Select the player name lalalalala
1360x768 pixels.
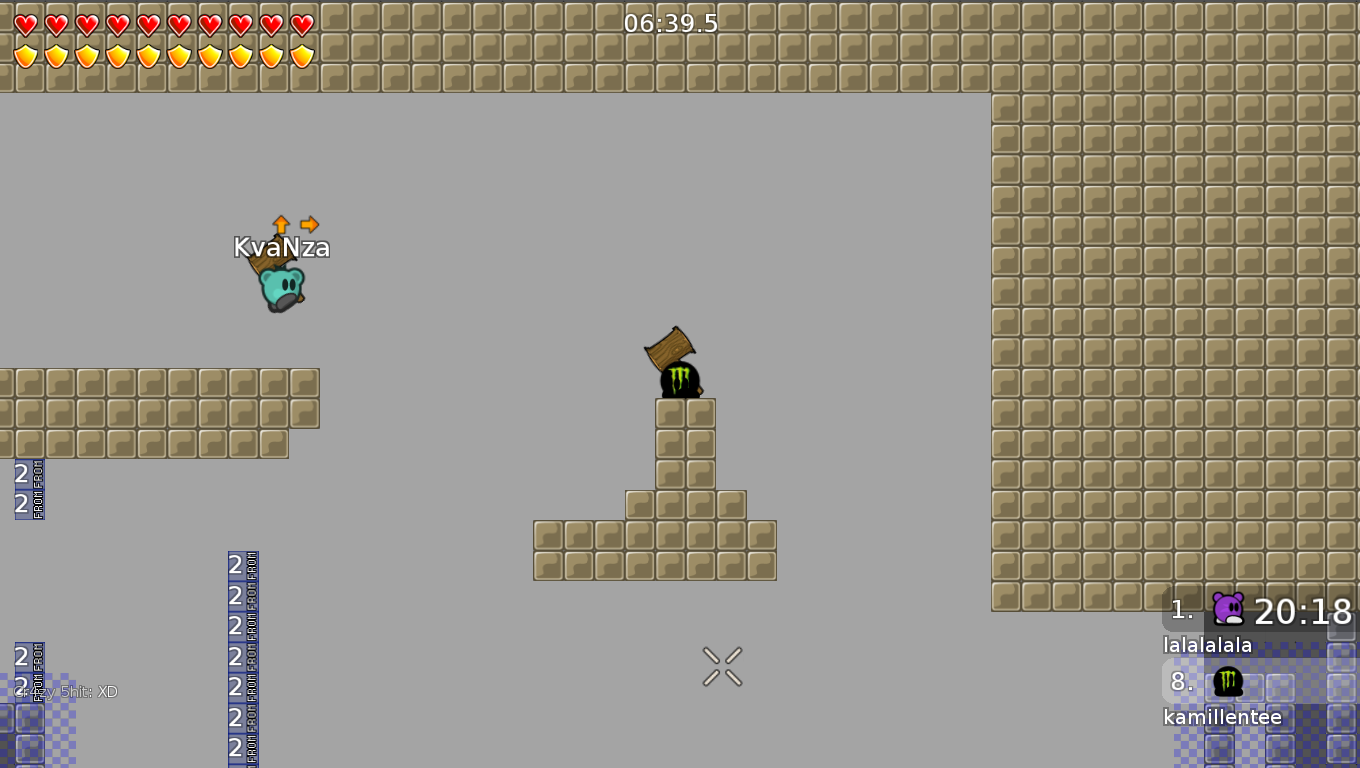pos(1206,645)
